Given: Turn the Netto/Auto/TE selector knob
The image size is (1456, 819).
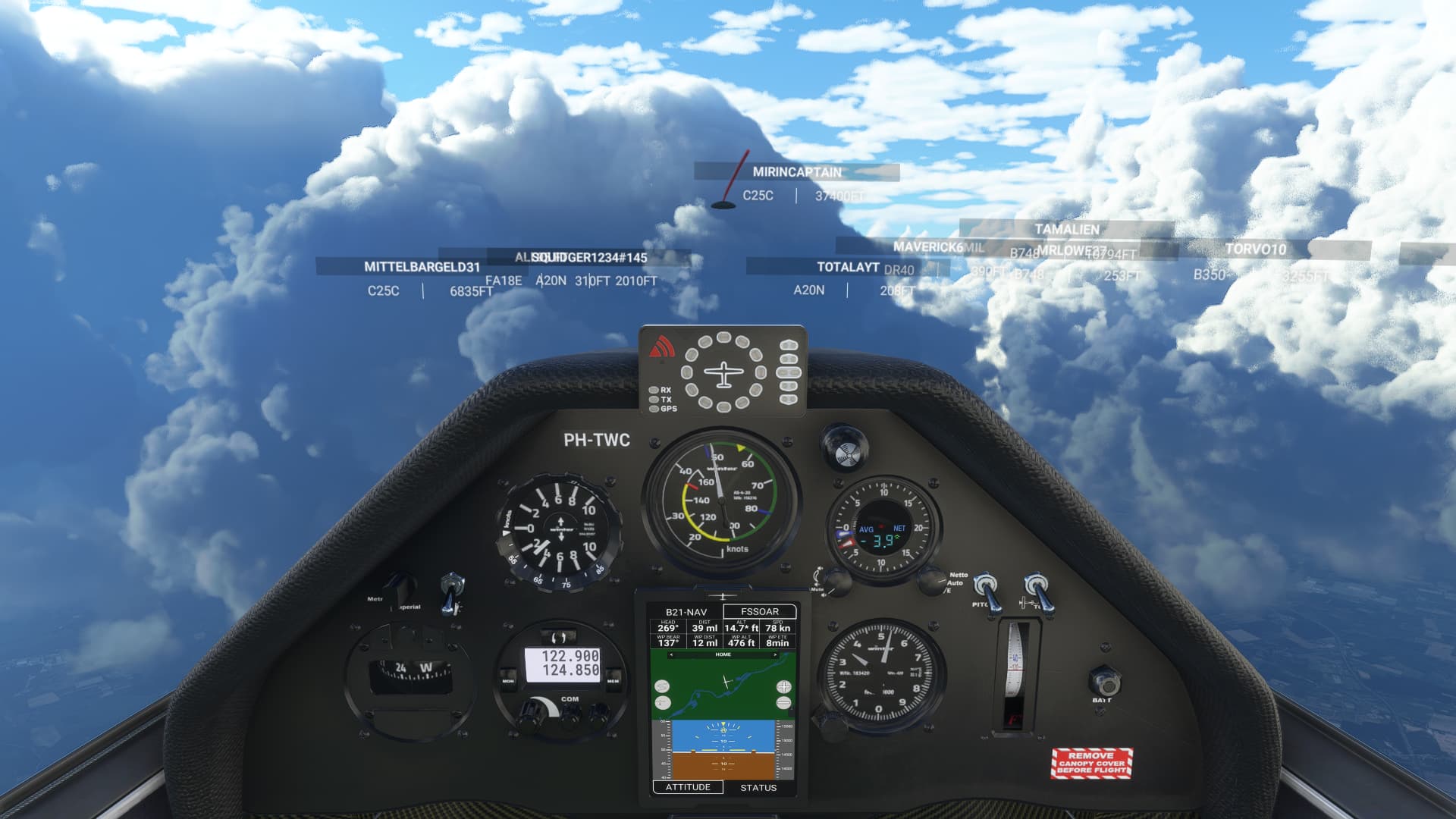Looking at the screenshot, I should 932,583.
